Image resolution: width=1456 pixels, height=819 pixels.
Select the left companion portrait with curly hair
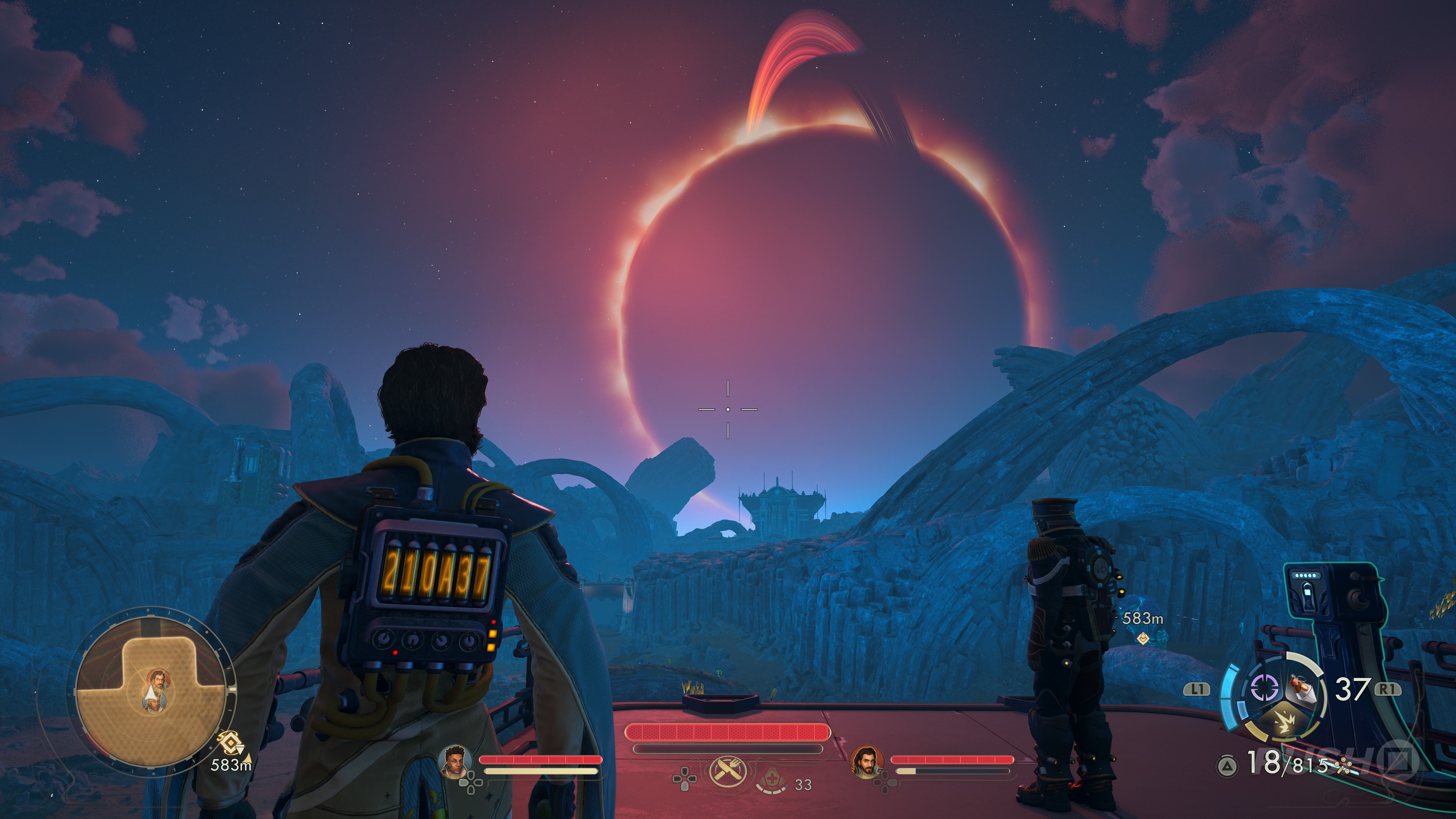tap(455, 760)
